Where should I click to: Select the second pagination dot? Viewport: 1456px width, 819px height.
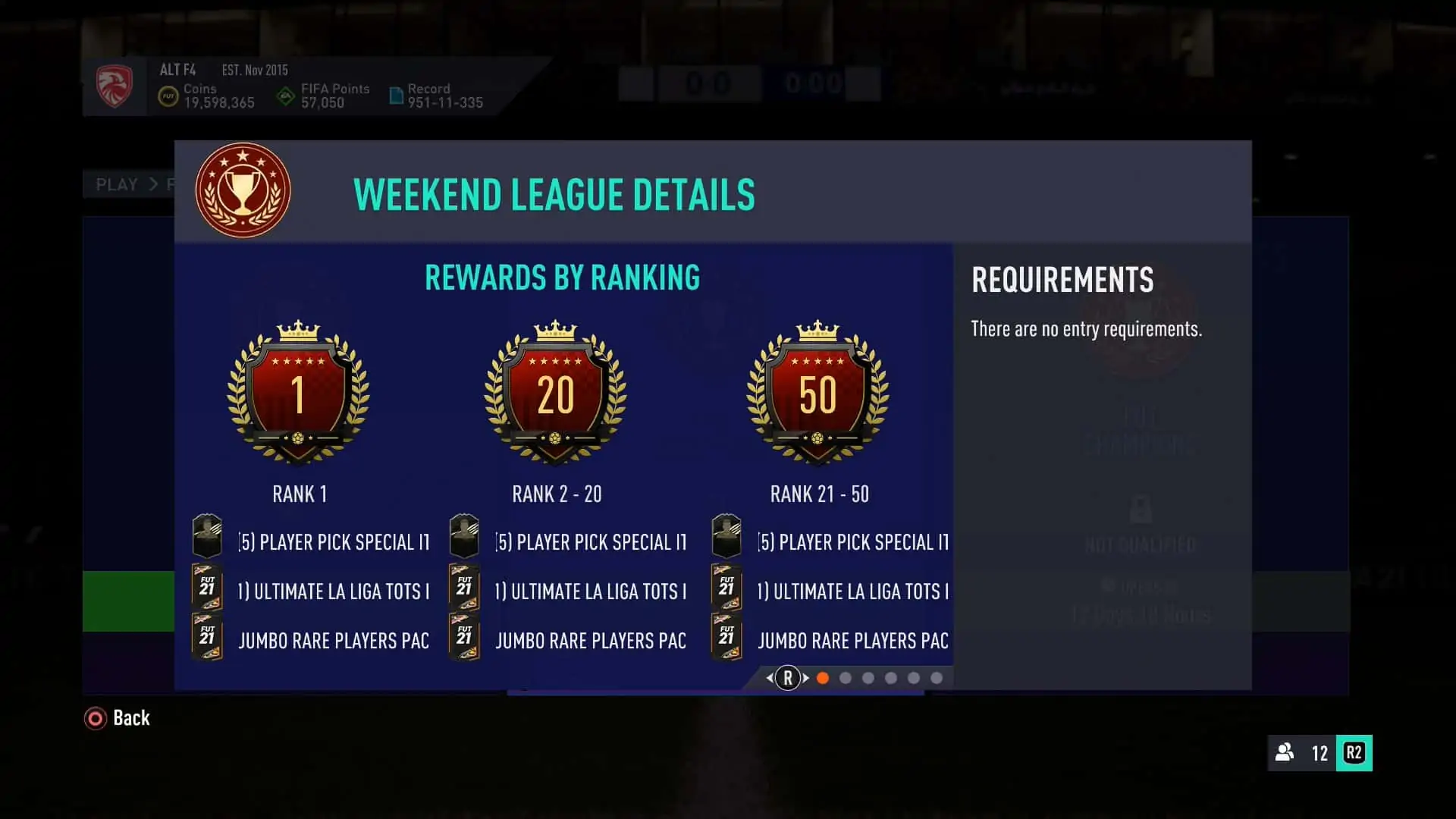(x=845, y=677)
